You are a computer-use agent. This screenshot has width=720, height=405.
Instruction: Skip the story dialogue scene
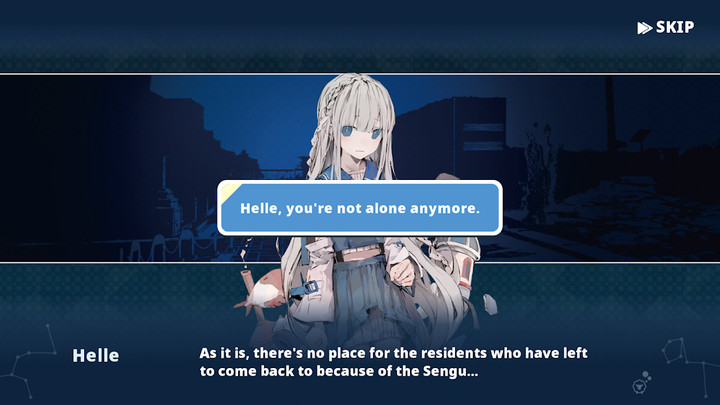pos(666,27)
